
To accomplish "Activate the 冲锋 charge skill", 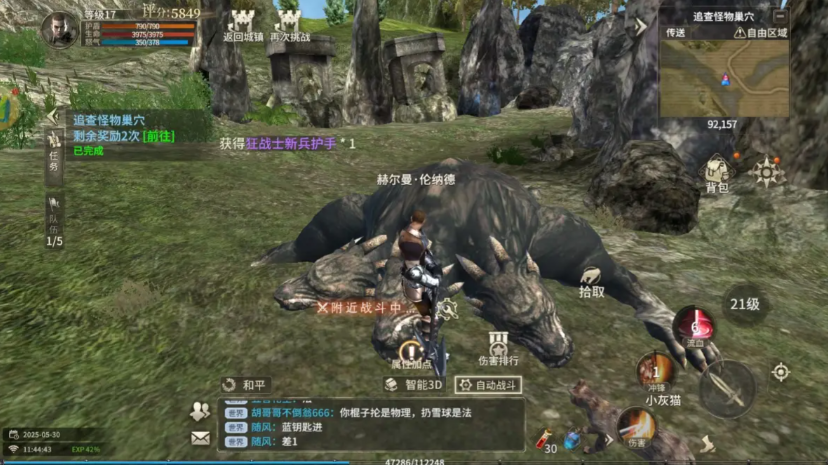I will coord(655,370).
